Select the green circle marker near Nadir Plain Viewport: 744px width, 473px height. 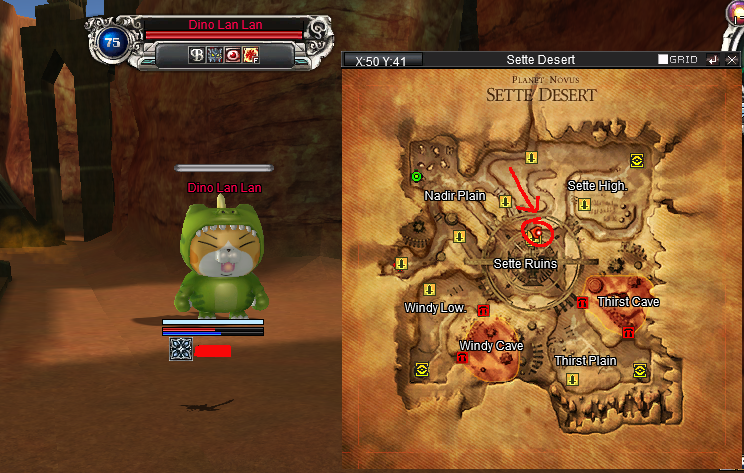click(x=417, y=177)
